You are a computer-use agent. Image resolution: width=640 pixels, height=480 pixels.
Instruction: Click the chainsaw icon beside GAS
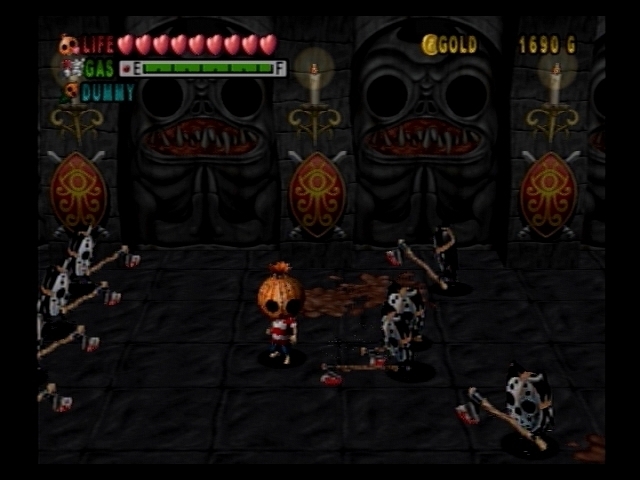click(x=70, y=68)
